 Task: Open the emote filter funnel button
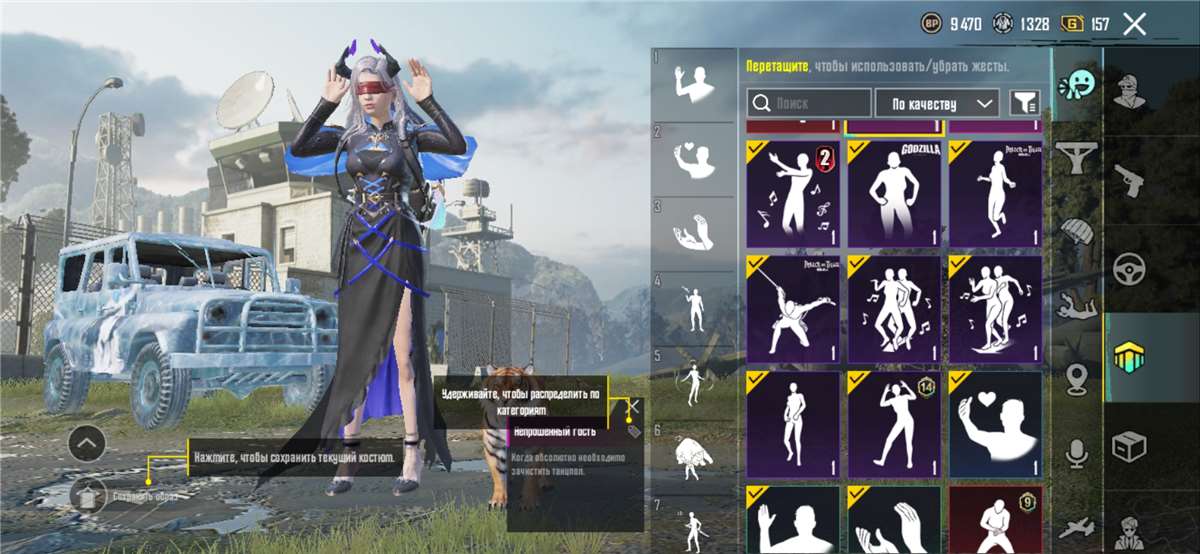1024,102
